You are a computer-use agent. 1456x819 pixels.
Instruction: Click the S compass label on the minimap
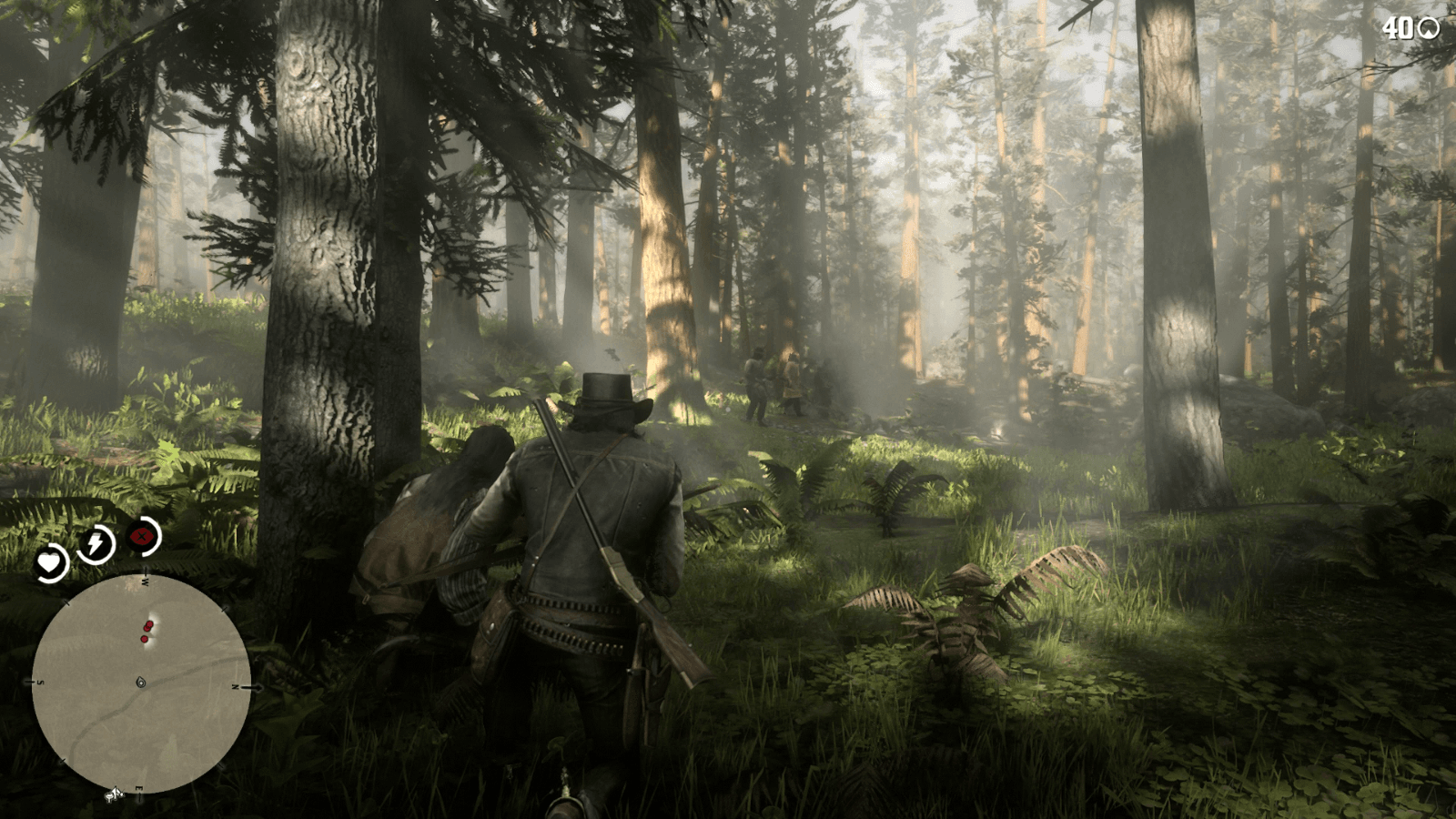[41, 682]
